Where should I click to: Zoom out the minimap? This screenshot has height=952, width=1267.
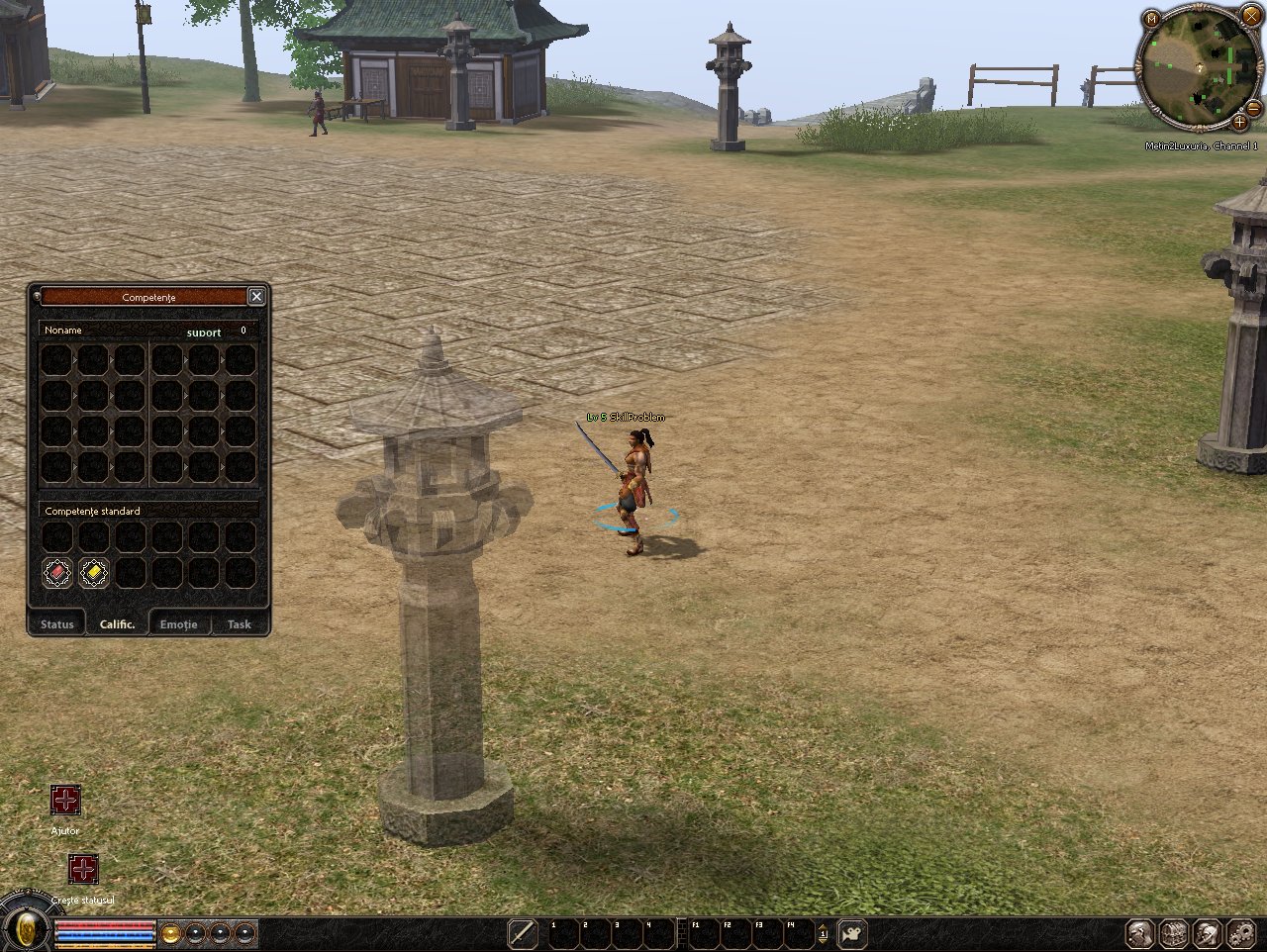click(x=1253, y=107)
